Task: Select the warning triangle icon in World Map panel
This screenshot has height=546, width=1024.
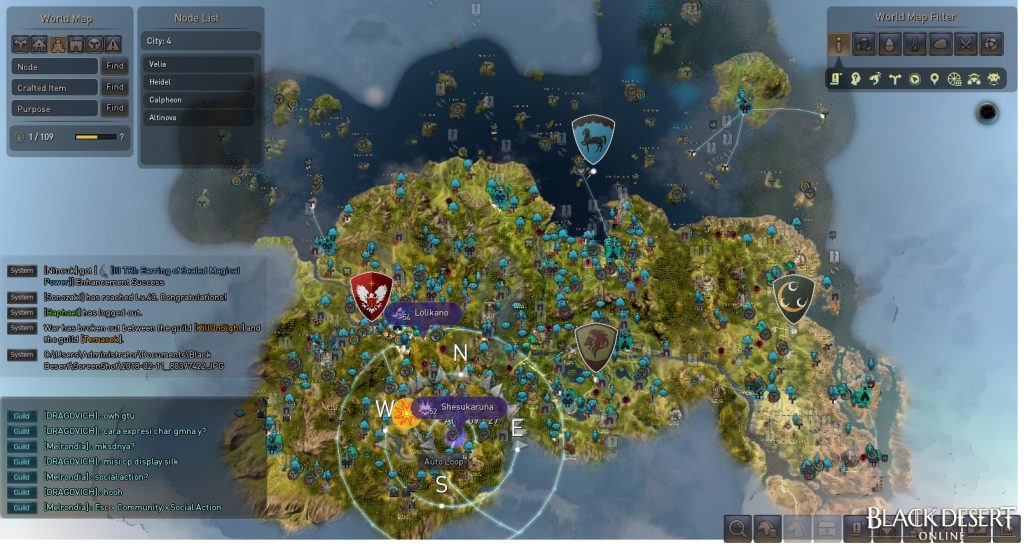Action: coord(114,44)
